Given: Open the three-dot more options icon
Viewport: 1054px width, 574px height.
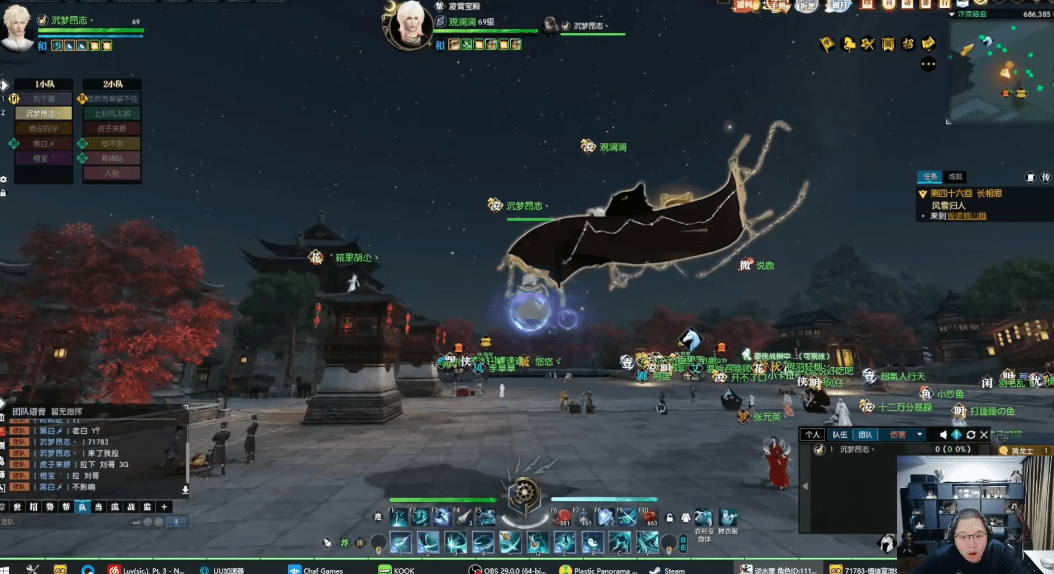Looking at the screenshot, I should click(x=928, y=63).
